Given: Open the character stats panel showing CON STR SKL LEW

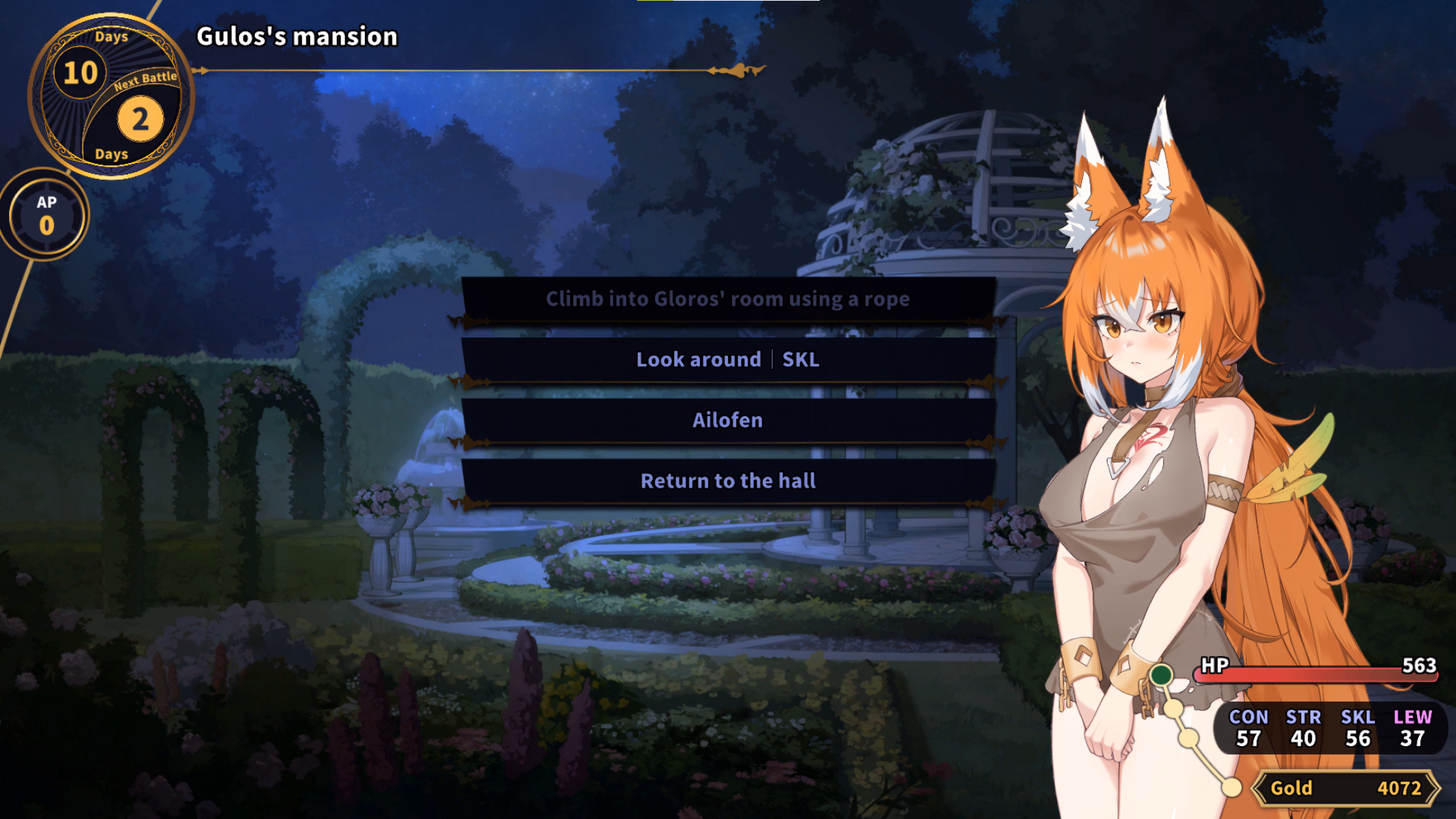Looking at the screenshot, I should point(1330,728).
